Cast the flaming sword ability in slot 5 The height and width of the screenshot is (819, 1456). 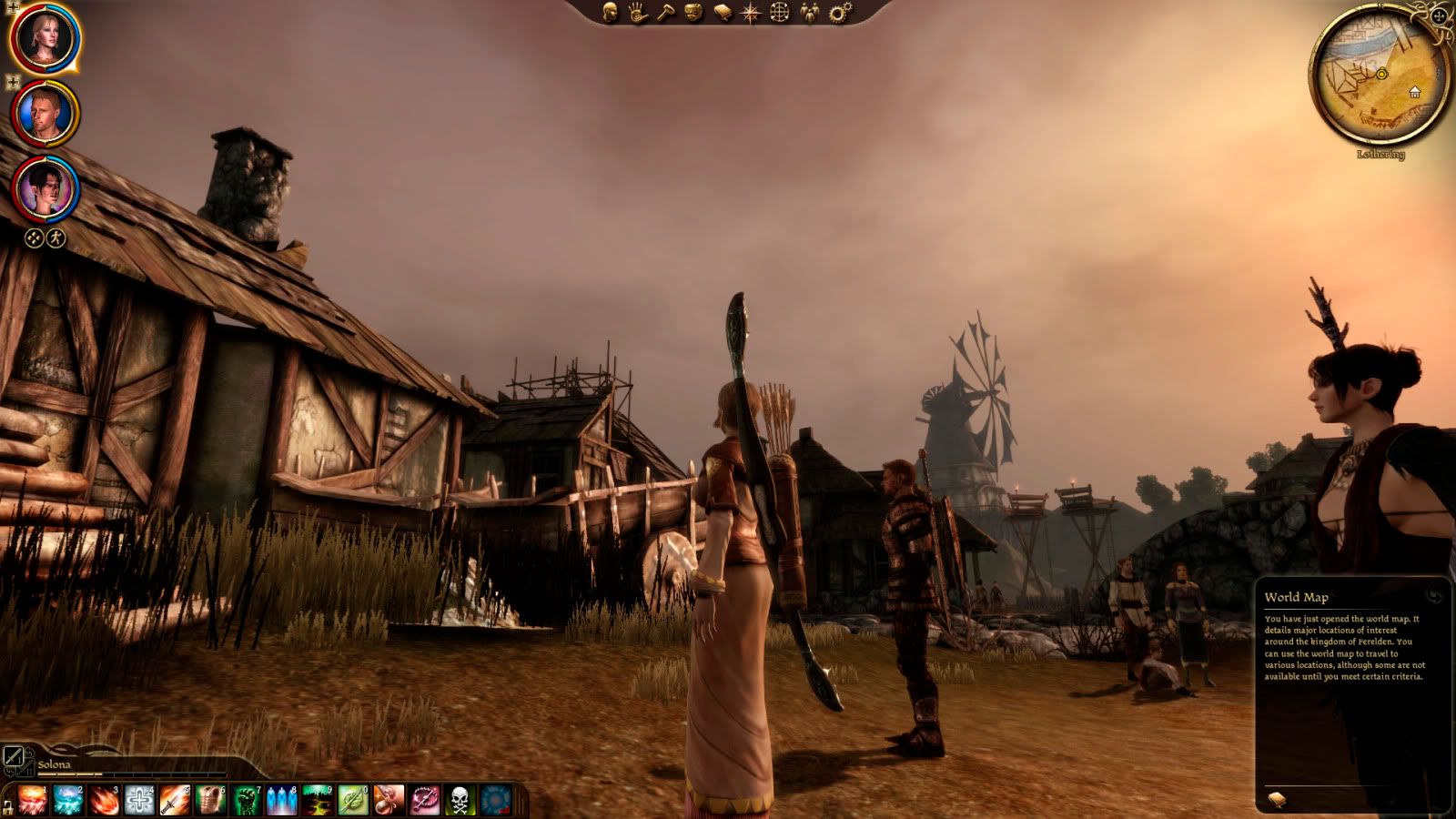(175, 800)
